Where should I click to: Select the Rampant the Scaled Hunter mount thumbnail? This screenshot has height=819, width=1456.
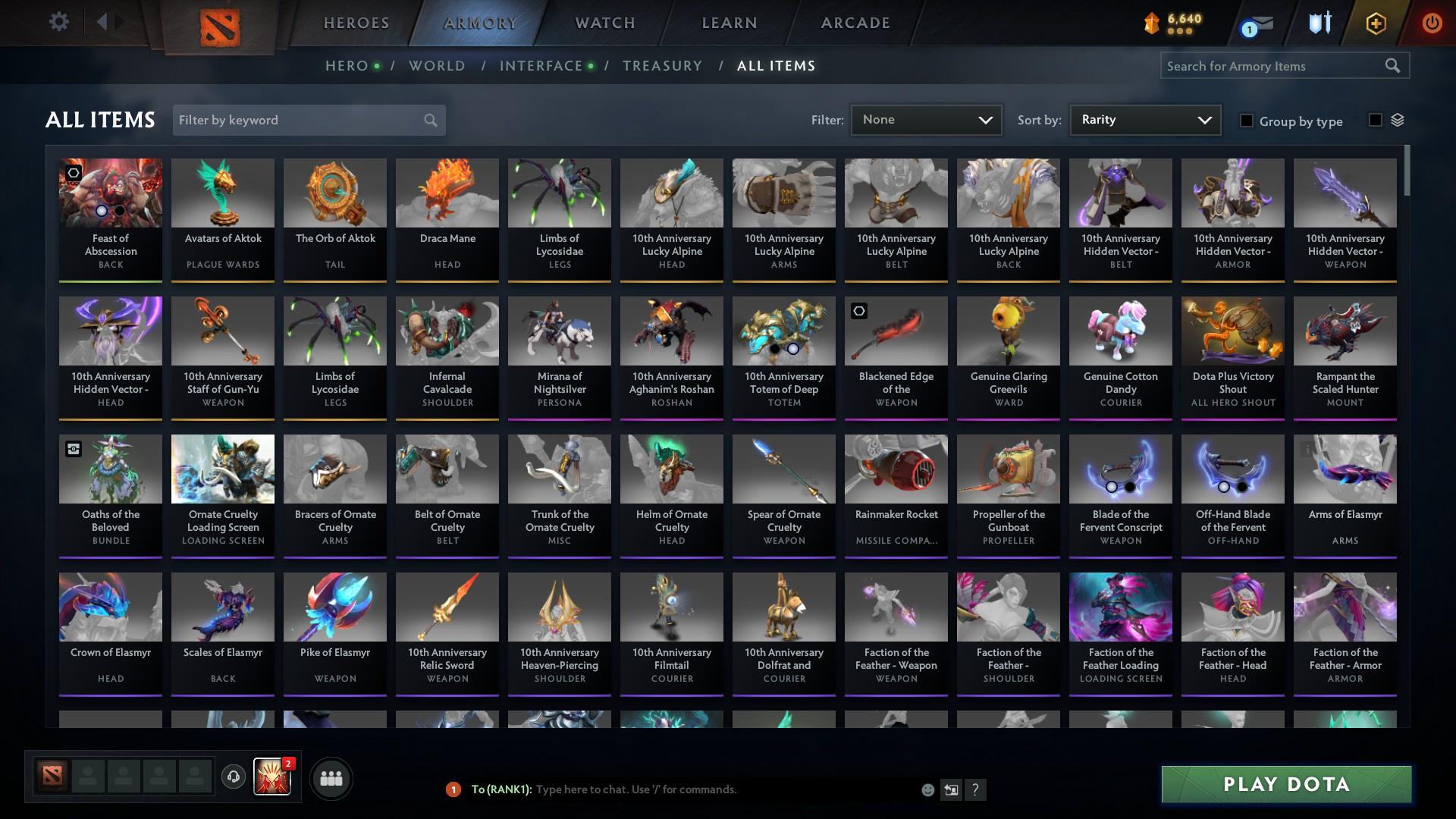coord(1345,331)
